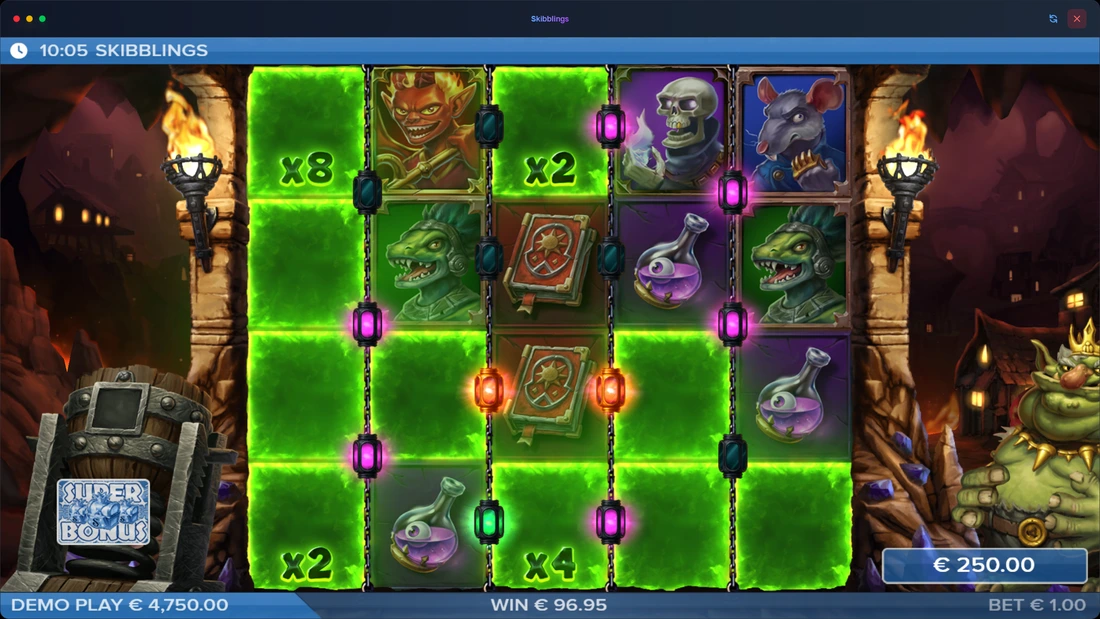The height and width of the screenshot is (619, 1100).
Task: Close the Skibblings game window
Action: (x=1077, y=18)
